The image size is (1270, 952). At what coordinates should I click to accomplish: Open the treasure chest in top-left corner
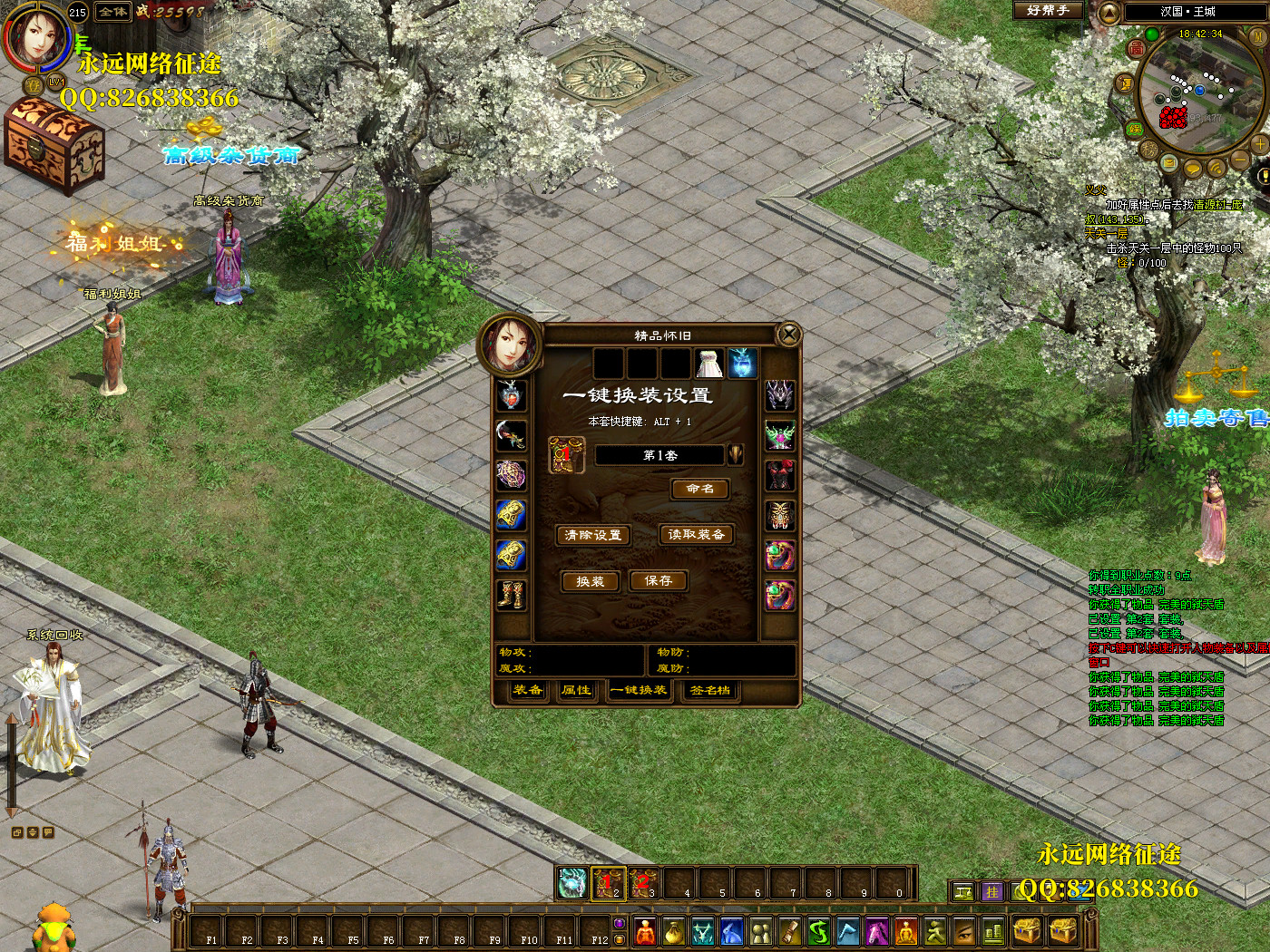coord(54,145)
